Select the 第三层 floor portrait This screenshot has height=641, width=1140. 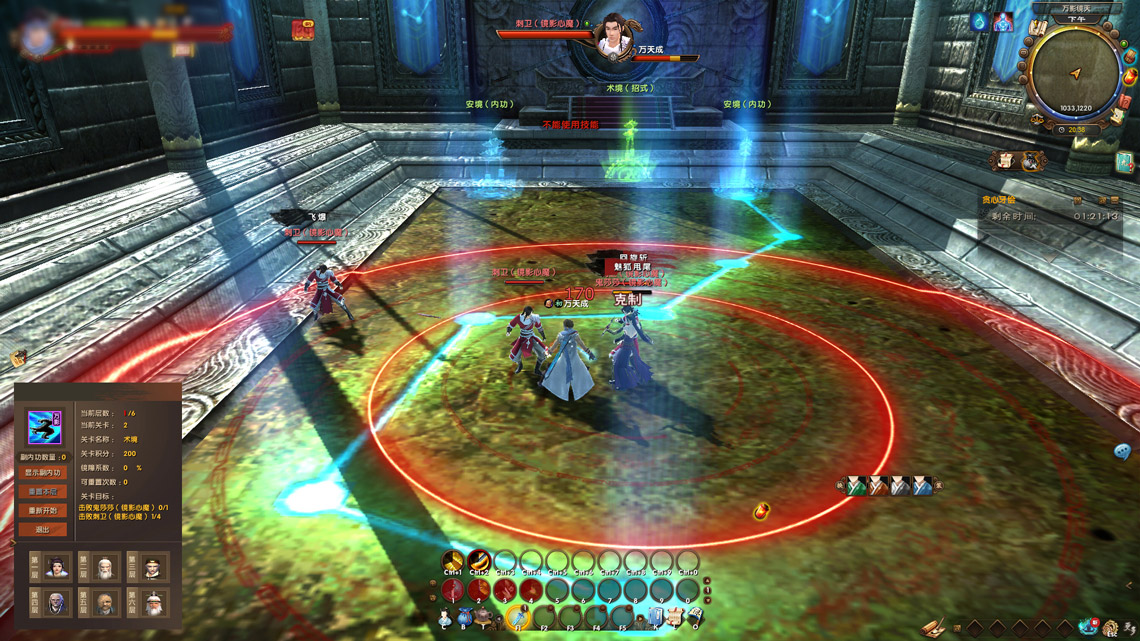(x=153, y=568)
